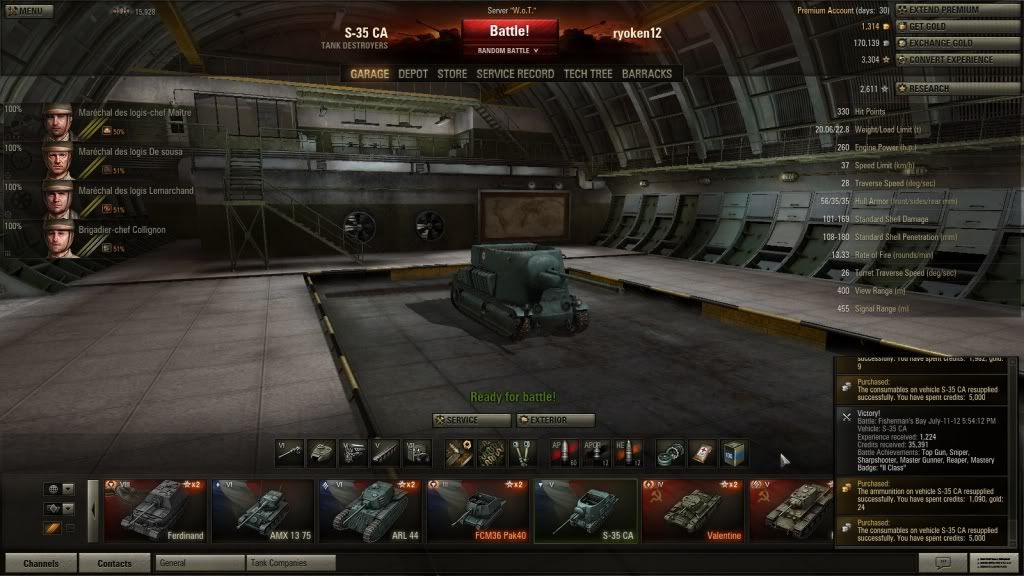Screen dimensions: 1024x576
Task: Customize the tank via Exterior button
Action: pos(556,420)
